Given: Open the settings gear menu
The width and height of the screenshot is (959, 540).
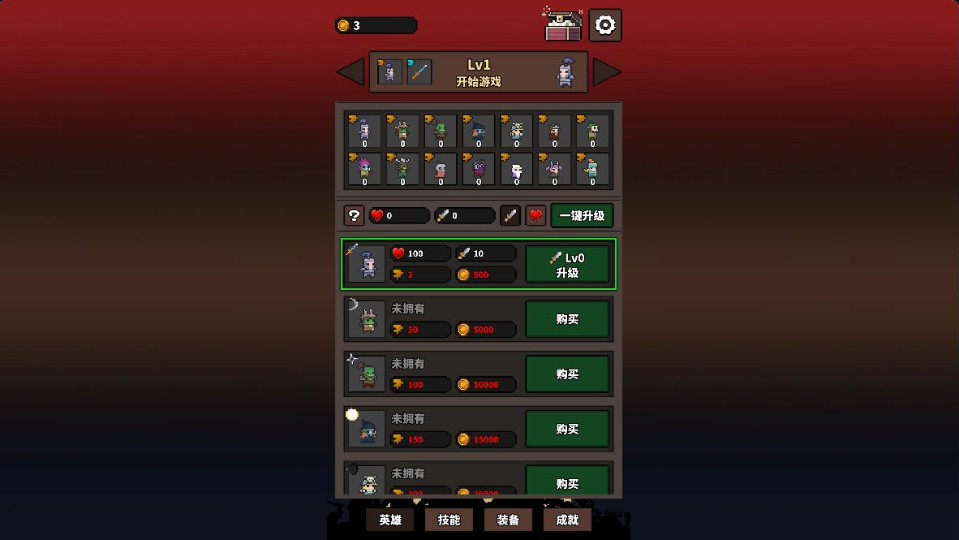Looking at the screenshot, I should [605, 26].
